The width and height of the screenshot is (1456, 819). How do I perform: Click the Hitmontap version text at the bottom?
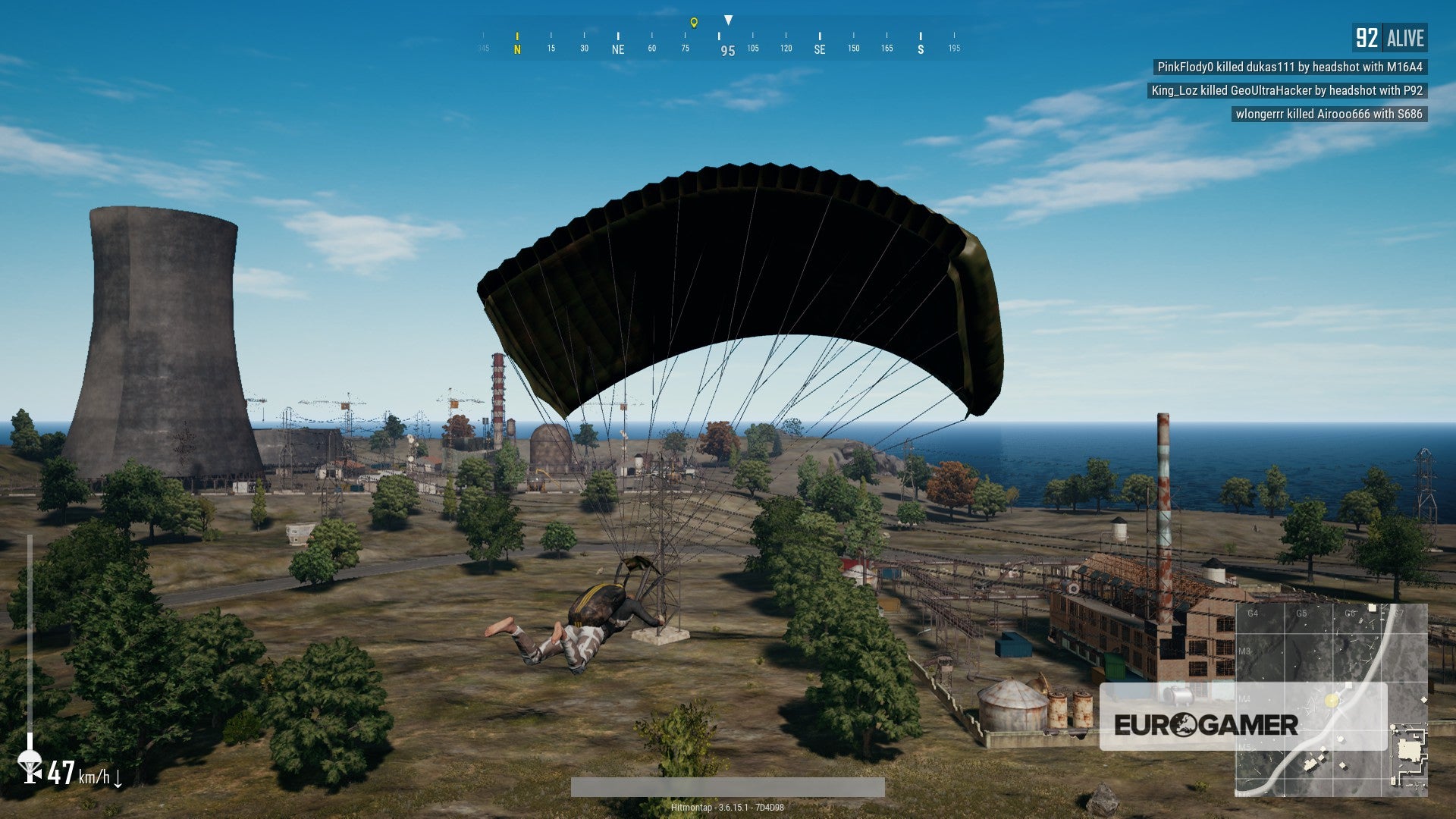pos(730,807)
